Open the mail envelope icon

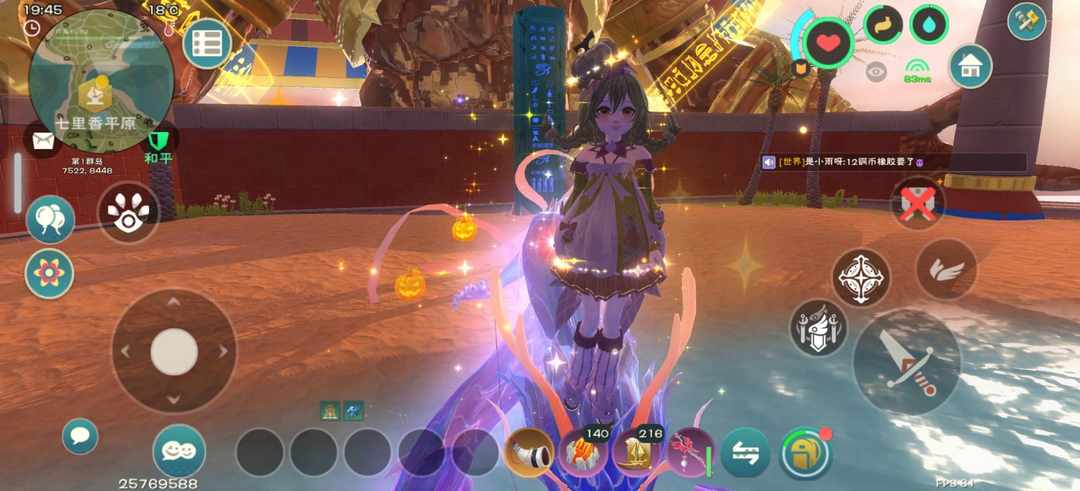[43, 140]
